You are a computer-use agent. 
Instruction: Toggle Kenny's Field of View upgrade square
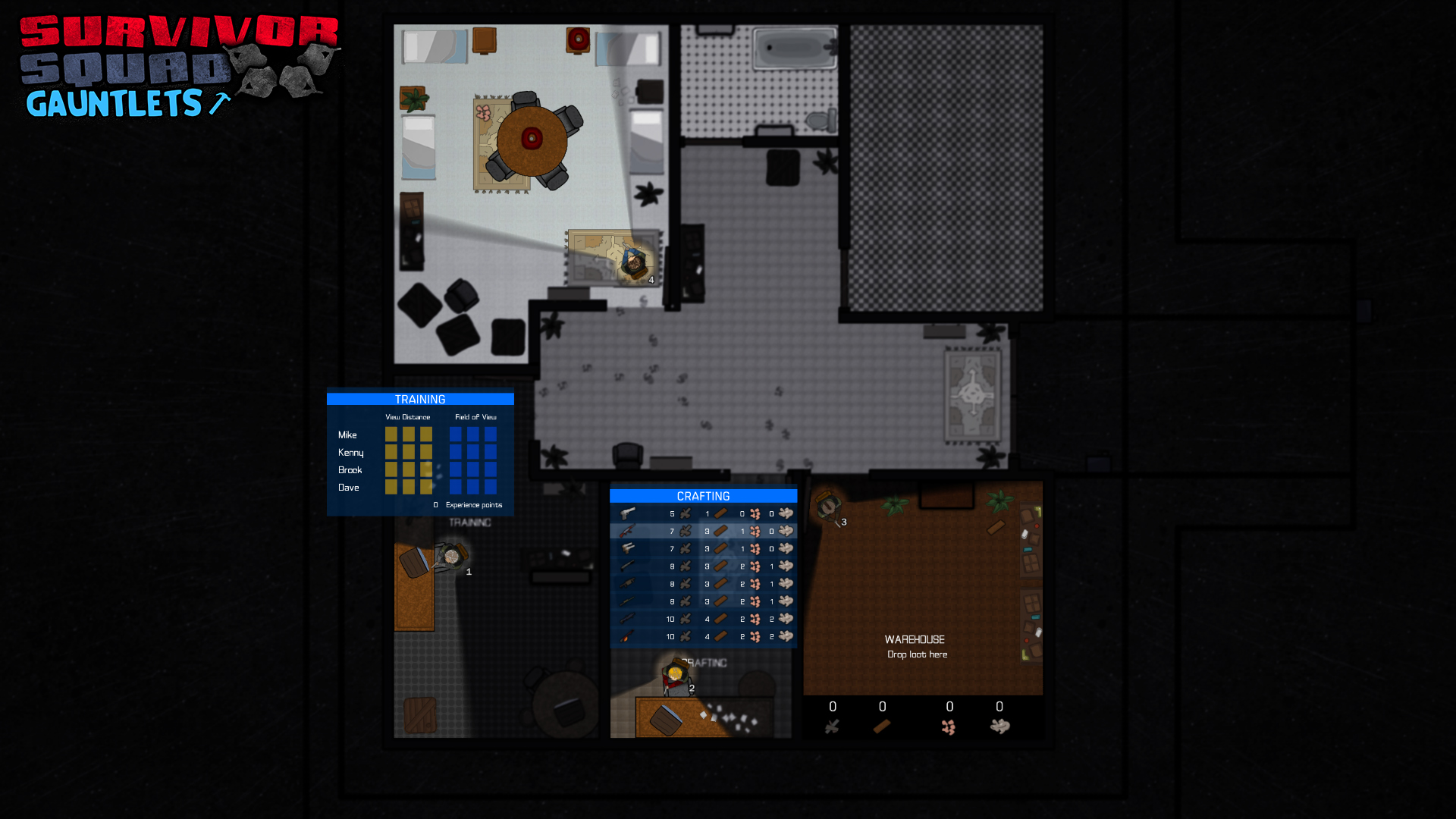click(x=454, y=452)
